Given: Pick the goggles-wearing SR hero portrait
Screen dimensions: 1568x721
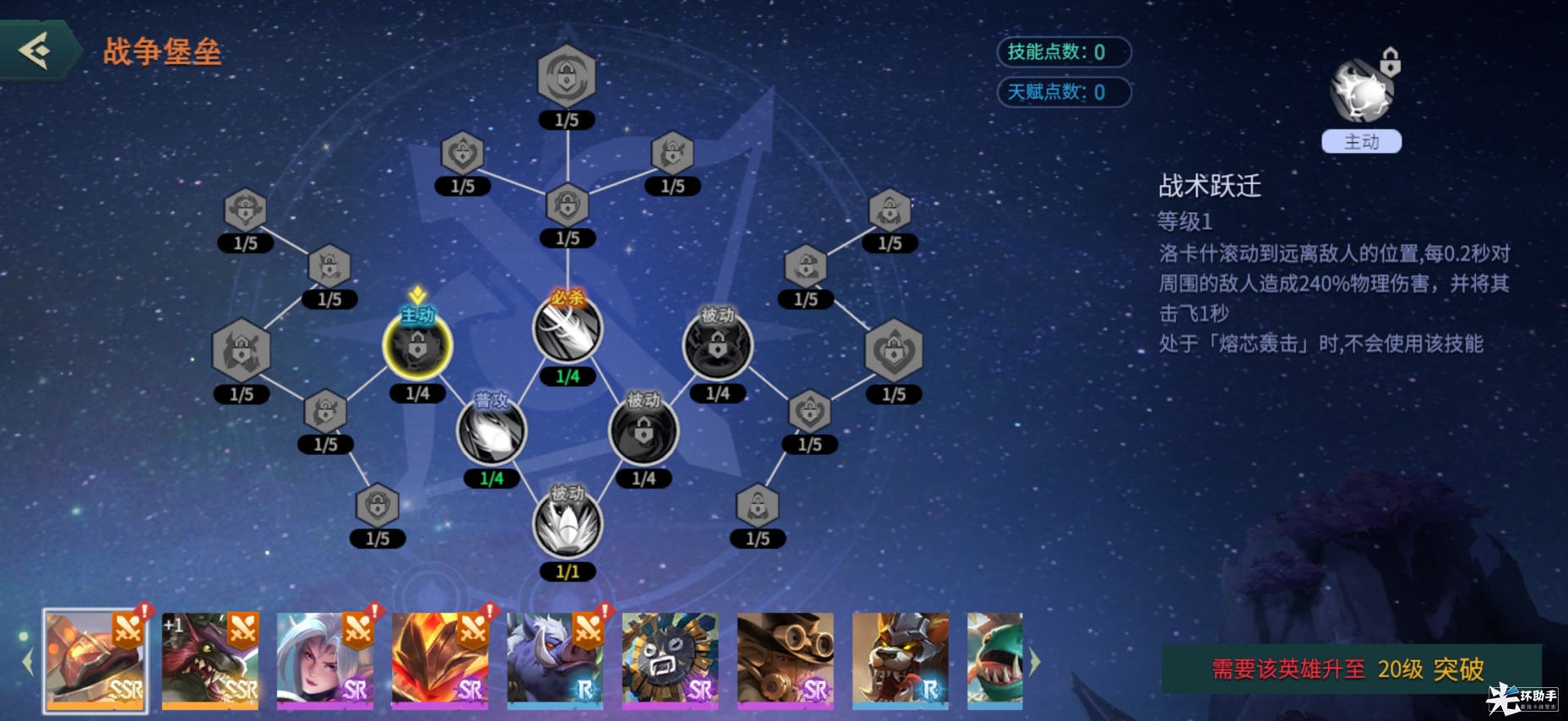Looking at the screenshot, I should pyautogui.click(x=785, y=659).
